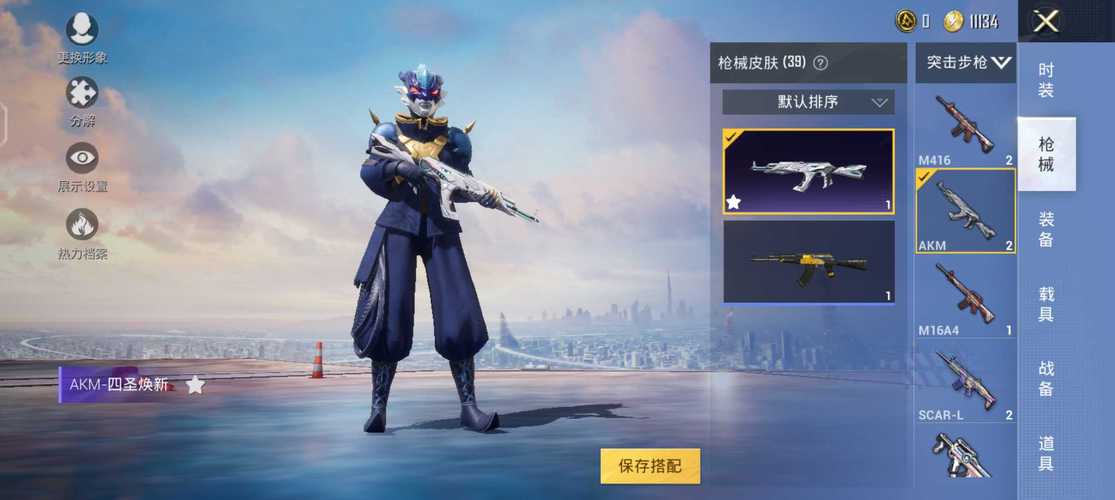Switch to the 载具 vehicles tab
The width and height of the screenshot is (1115, 500).
click(x=1046, y=304)
